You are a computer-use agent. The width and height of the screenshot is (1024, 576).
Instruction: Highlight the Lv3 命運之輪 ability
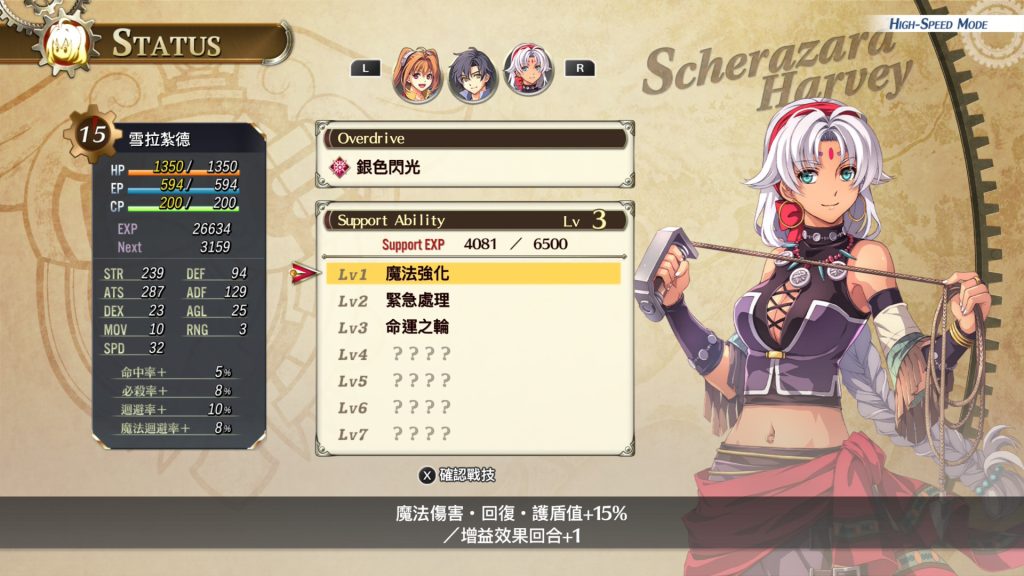tap(473, 327)
